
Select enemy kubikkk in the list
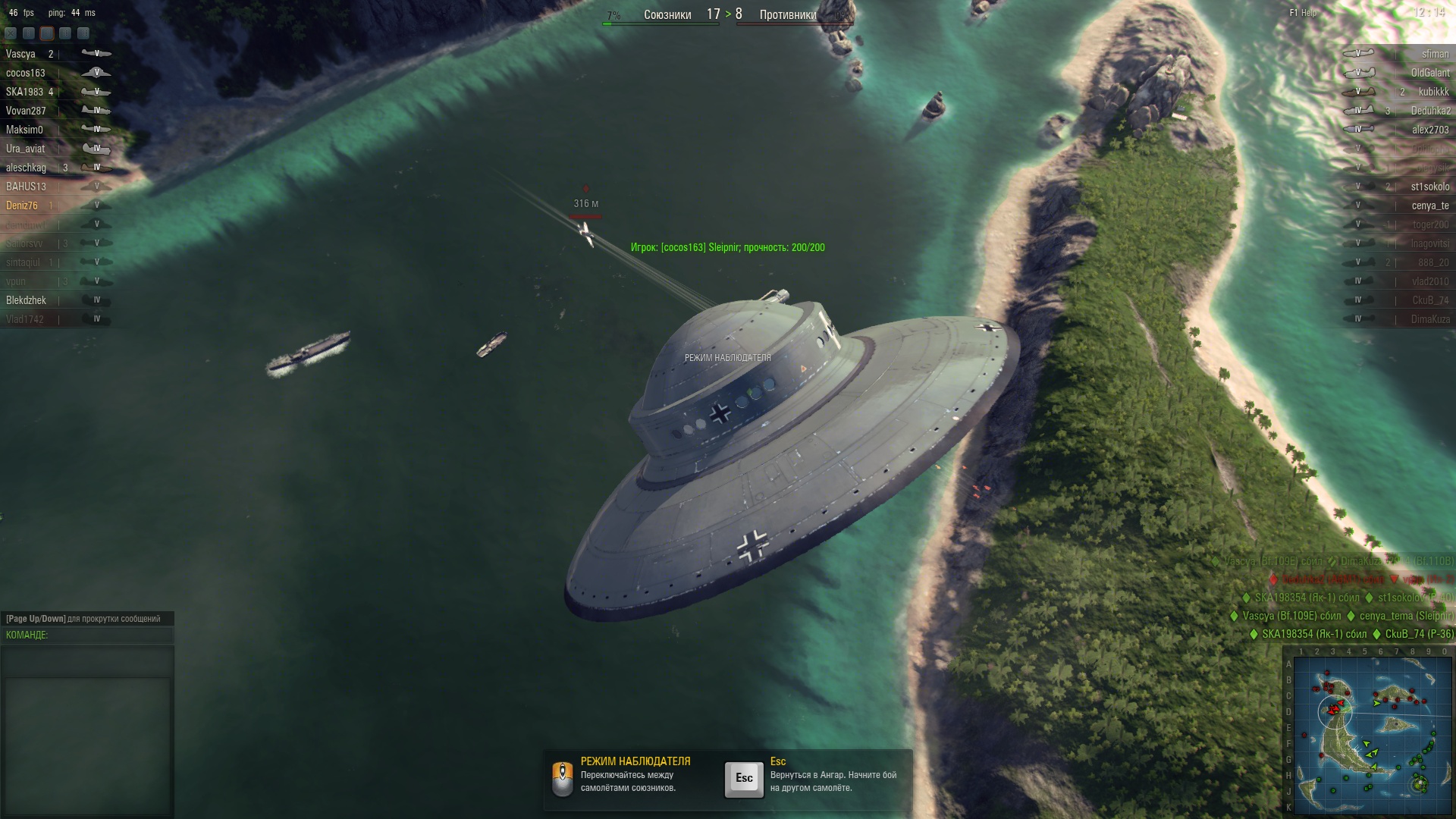(1433, 92)
